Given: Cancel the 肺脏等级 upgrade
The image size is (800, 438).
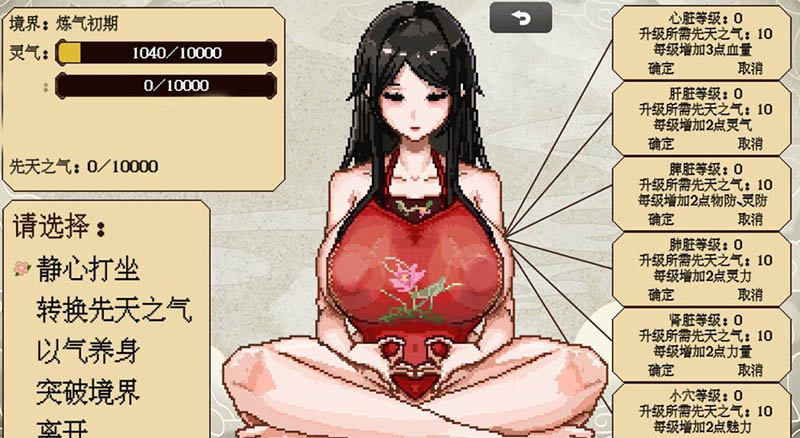Looking at the screenshot, I should 750,295.
